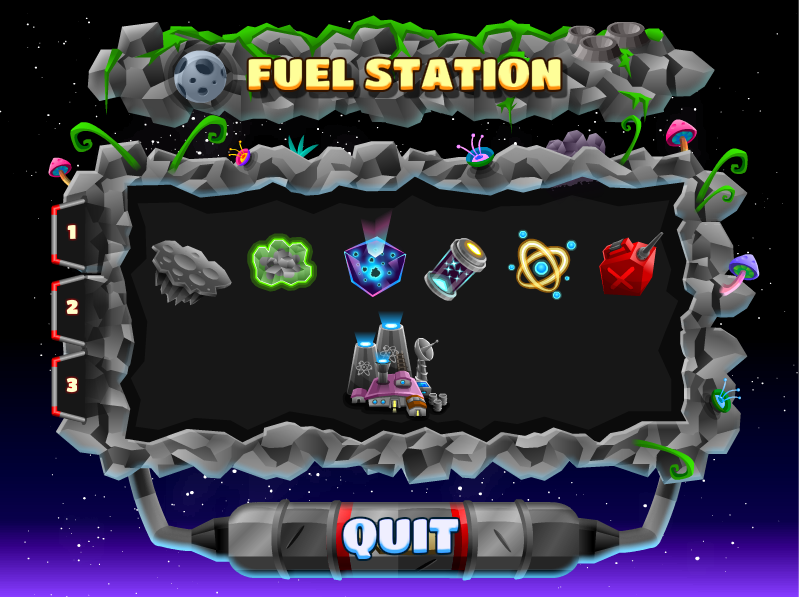Switch to tab number 1

pyautogui.click(x=72, y=233)
